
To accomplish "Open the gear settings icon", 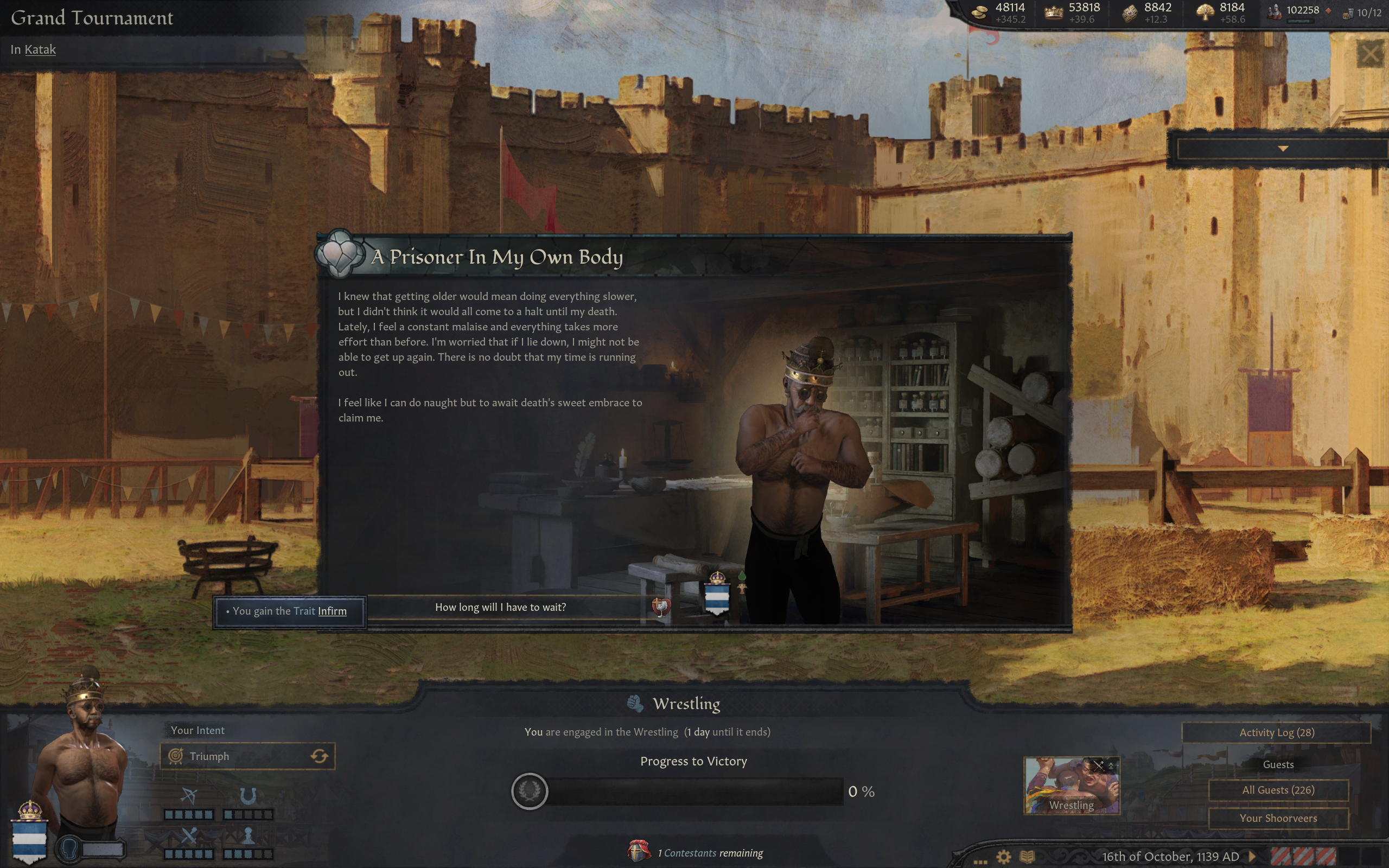I will pos(1003,857).
